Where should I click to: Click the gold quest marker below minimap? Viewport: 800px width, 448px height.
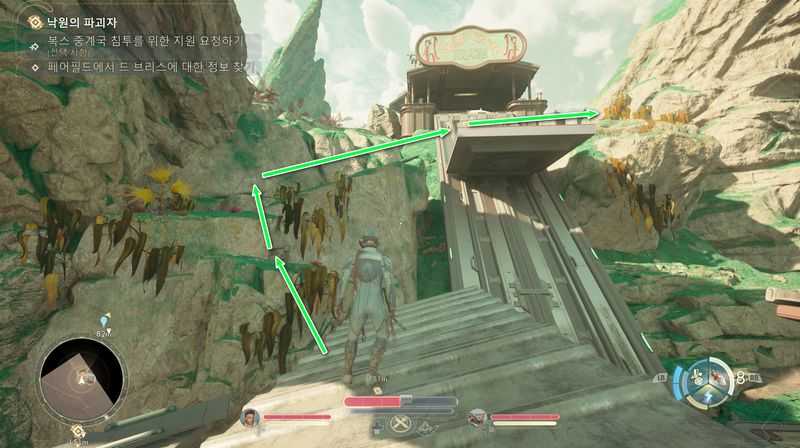[77, 431]
